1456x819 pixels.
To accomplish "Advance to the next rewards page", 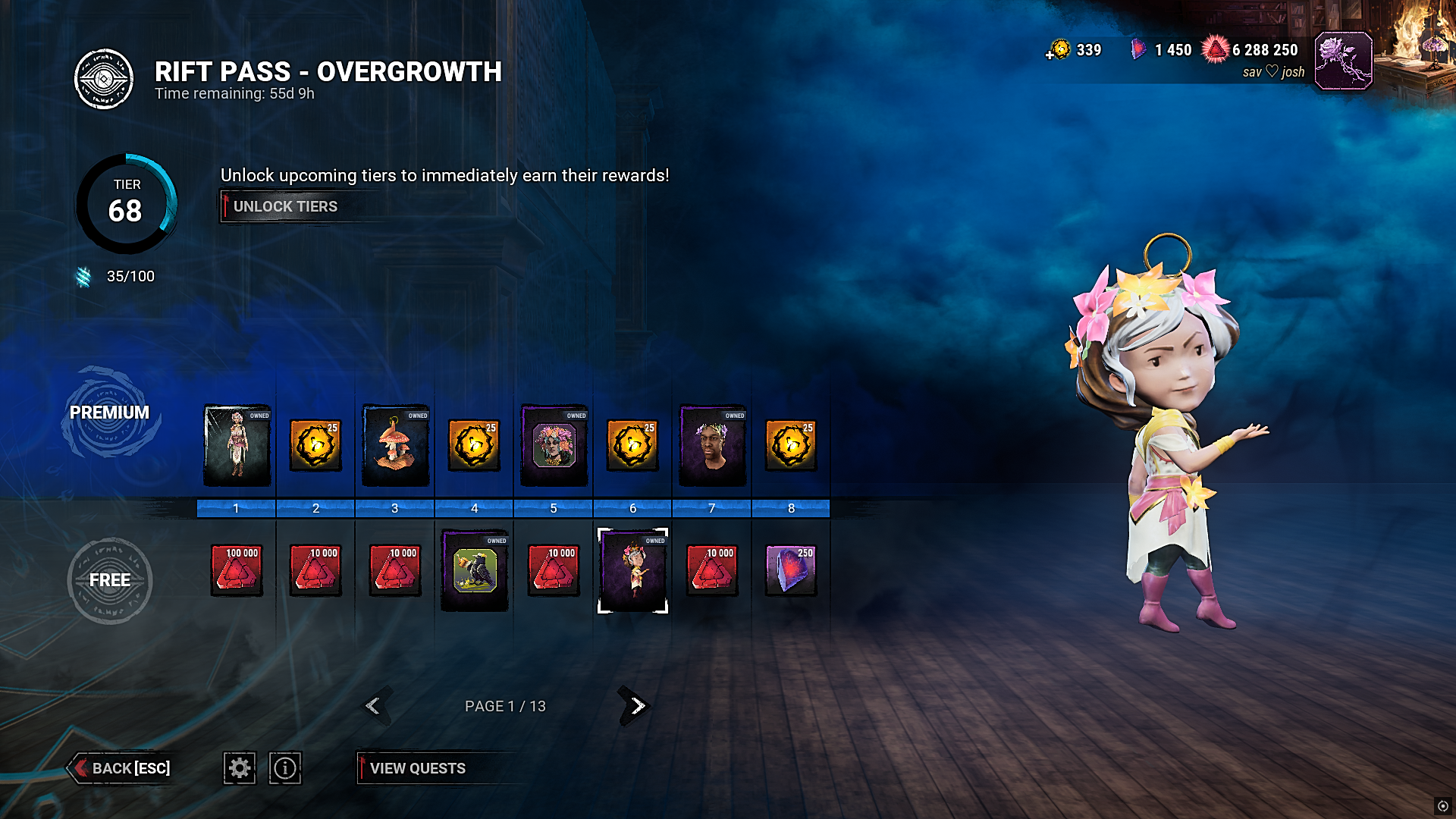I will coord(635,706).
